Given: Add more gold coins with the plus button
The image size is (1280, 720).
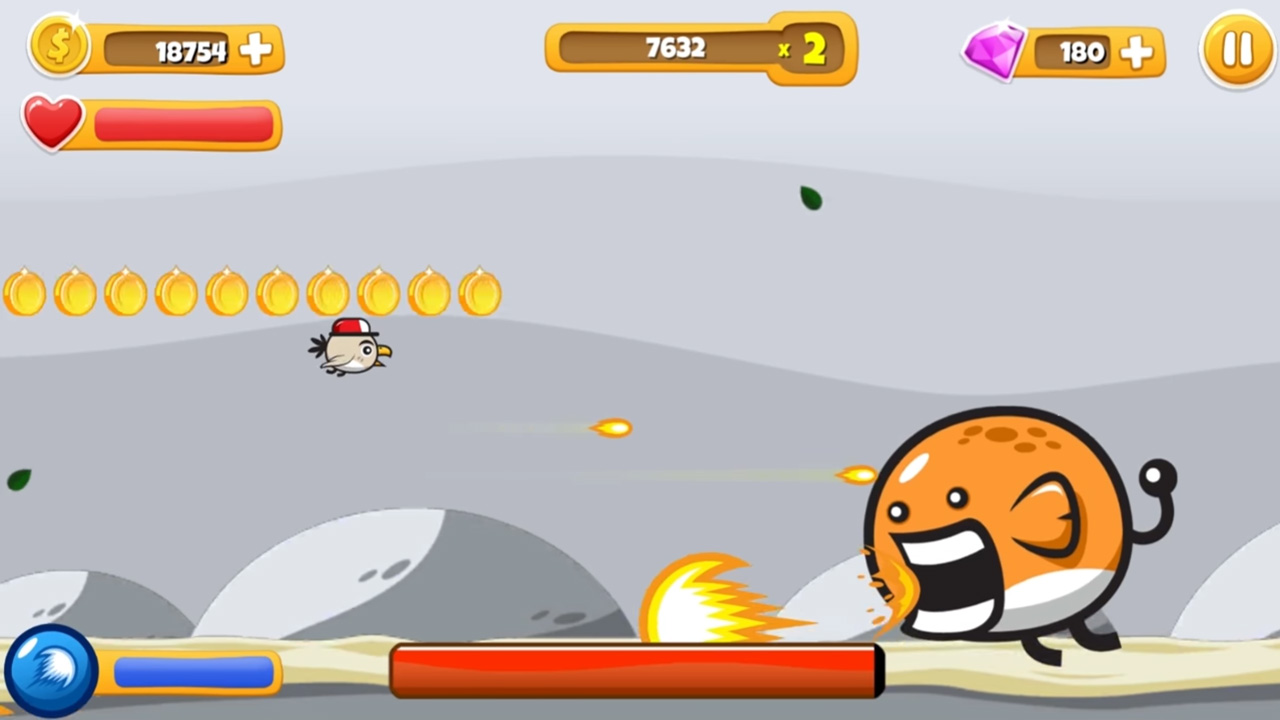Looking at the screenshot, I should (256, 50).
